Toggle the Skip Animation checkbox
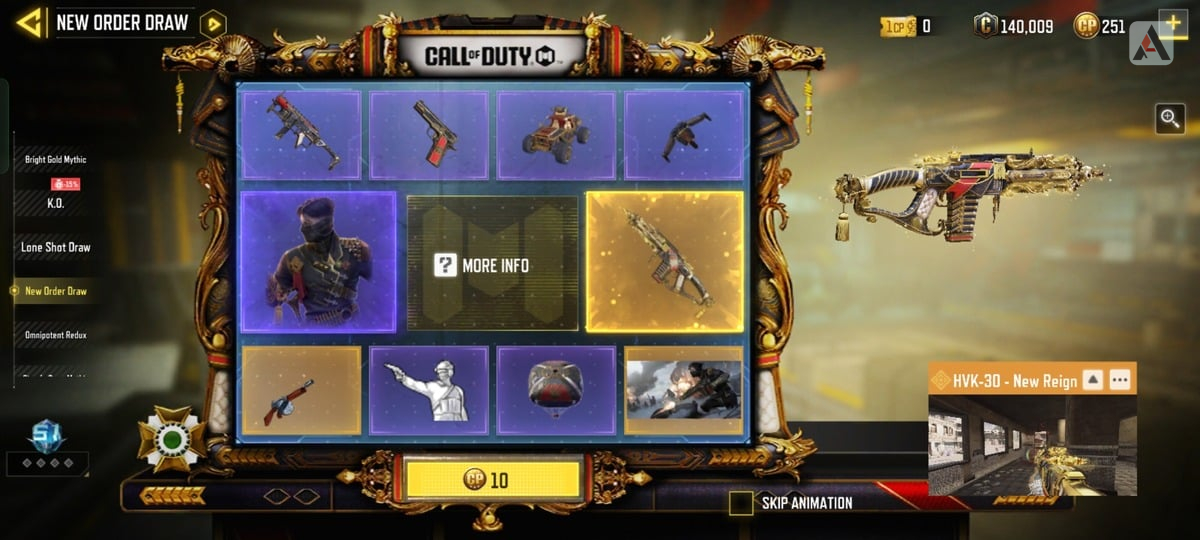 [x=741, y=503]
